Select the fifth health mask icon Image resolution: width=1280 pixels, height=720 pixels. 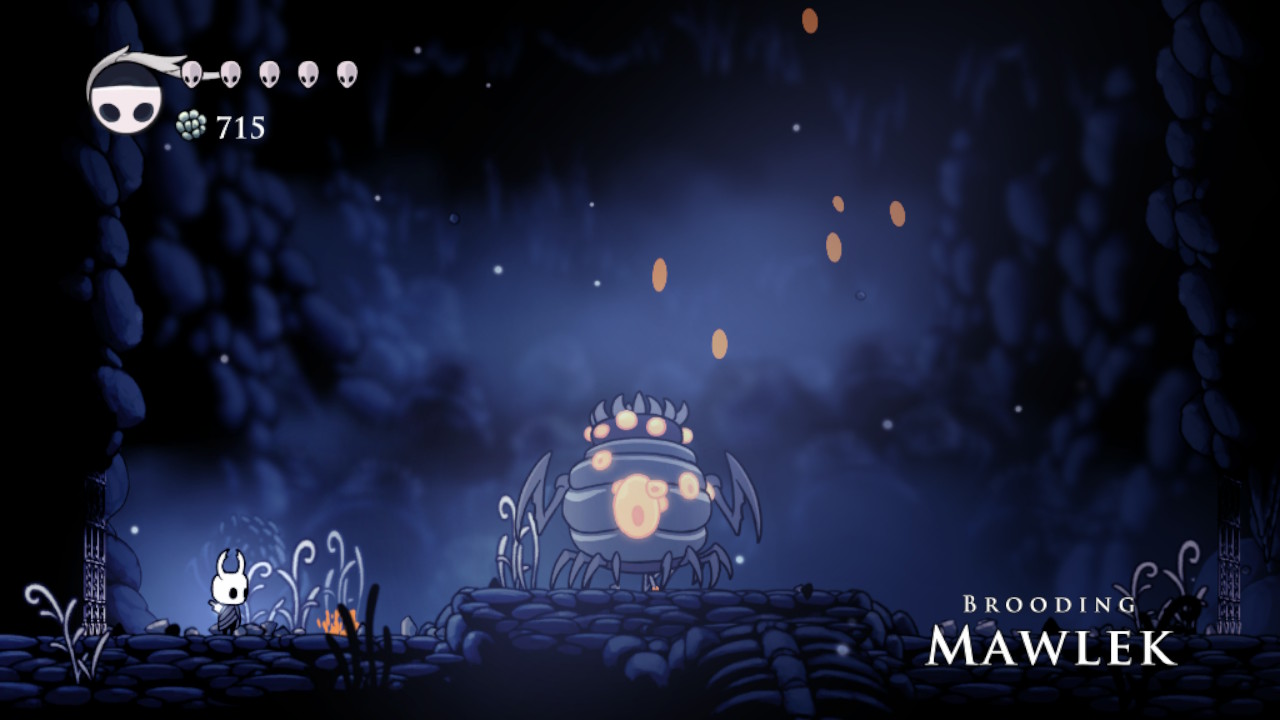coord(345,73)
